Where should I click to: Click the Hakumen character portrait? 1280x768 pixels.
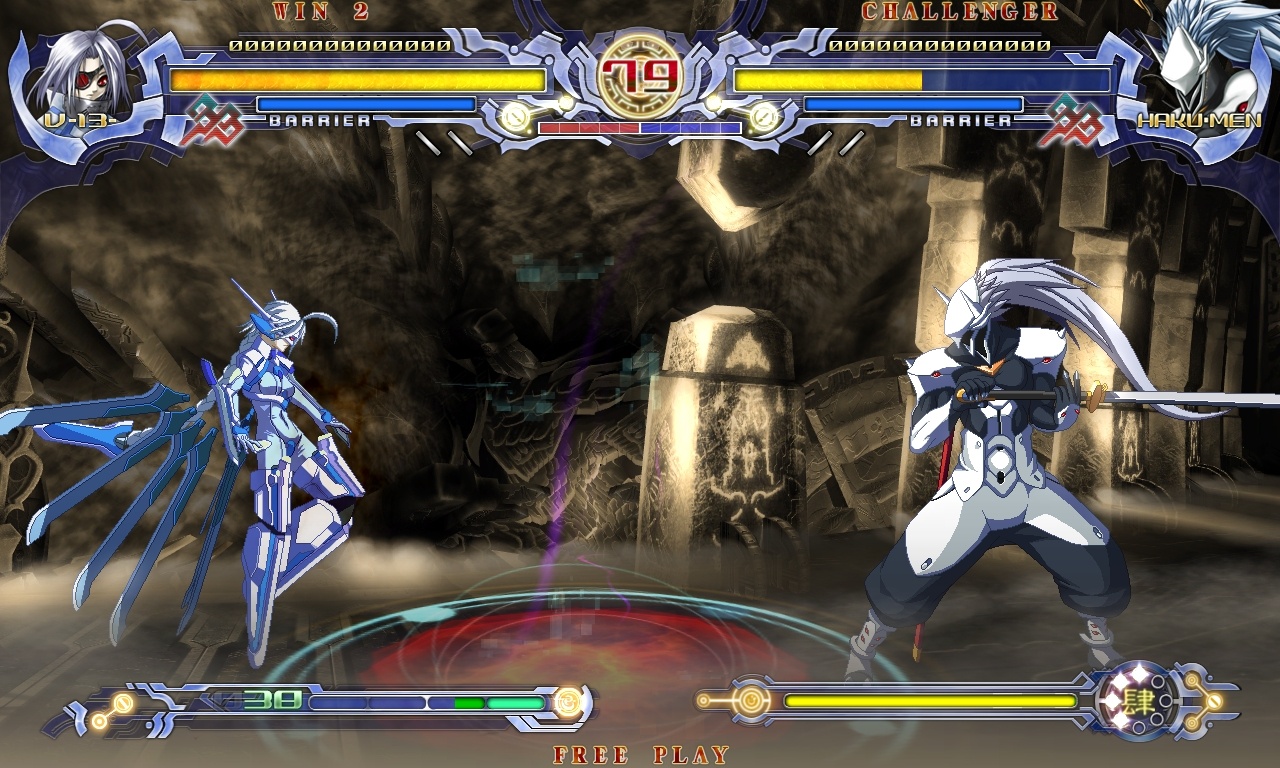click(1215, 70)
